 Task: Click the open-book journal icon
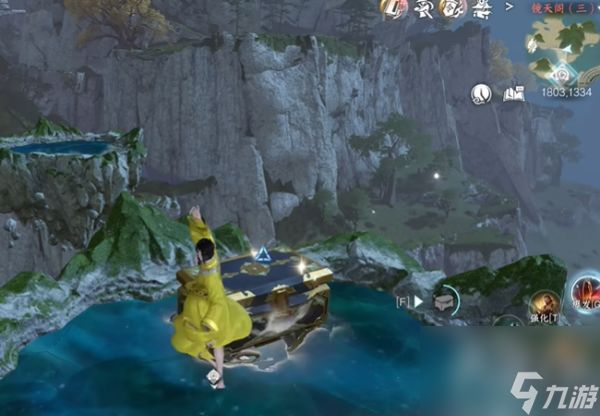(514, 94)
